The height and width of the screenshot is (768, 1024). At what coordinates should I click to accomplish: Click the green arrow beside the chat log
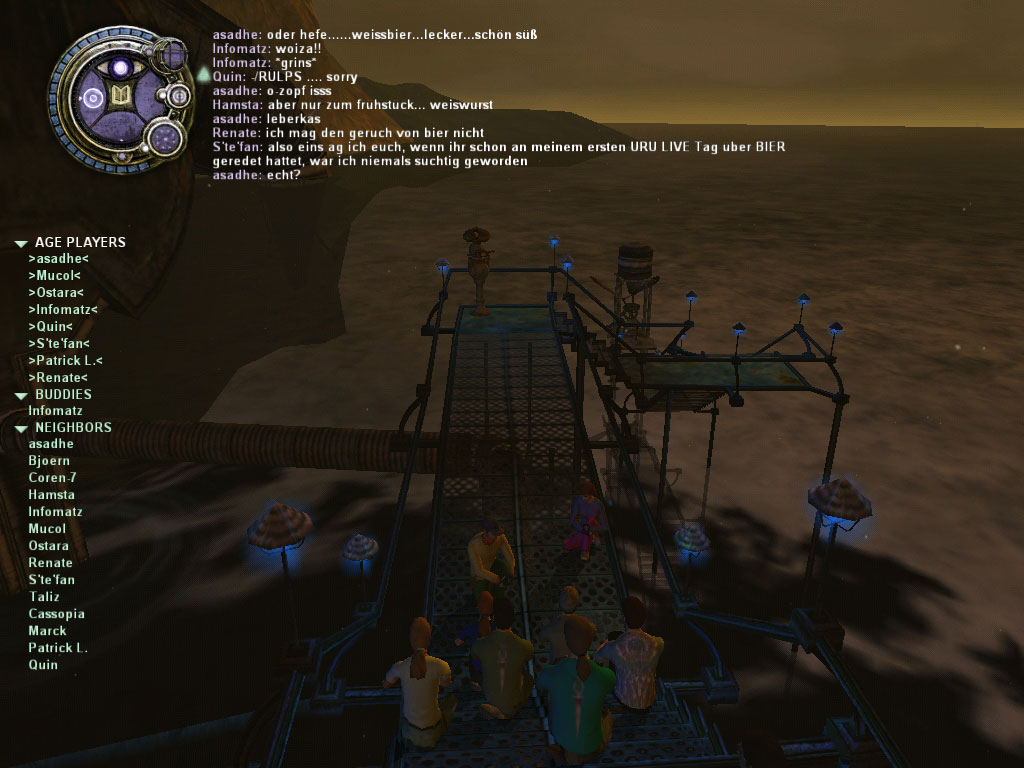coord(203,74)
